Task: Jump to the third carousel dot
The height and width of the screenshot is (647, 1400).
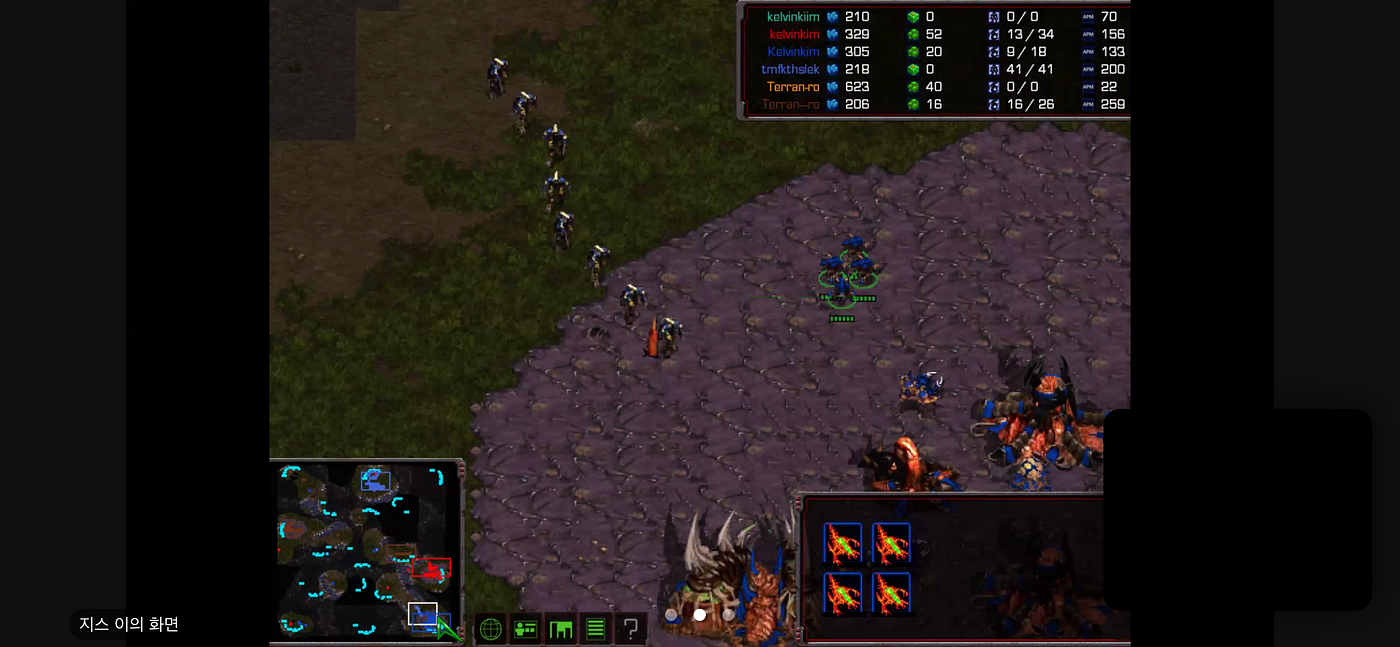Action: pyautogui.click(x=728, y=615)
